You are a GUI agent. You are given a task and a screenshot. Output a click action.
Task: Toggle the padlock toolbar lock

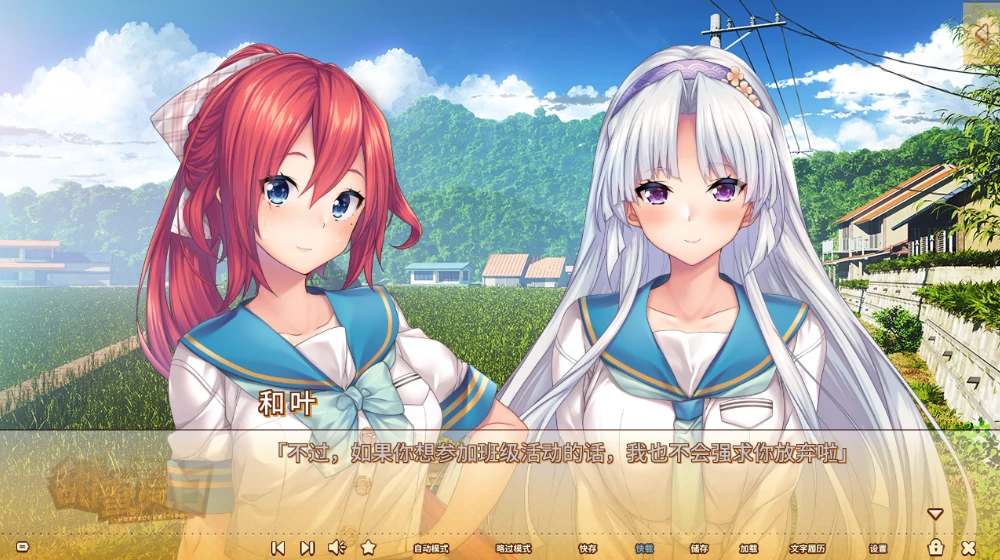[x=936, y=547]
